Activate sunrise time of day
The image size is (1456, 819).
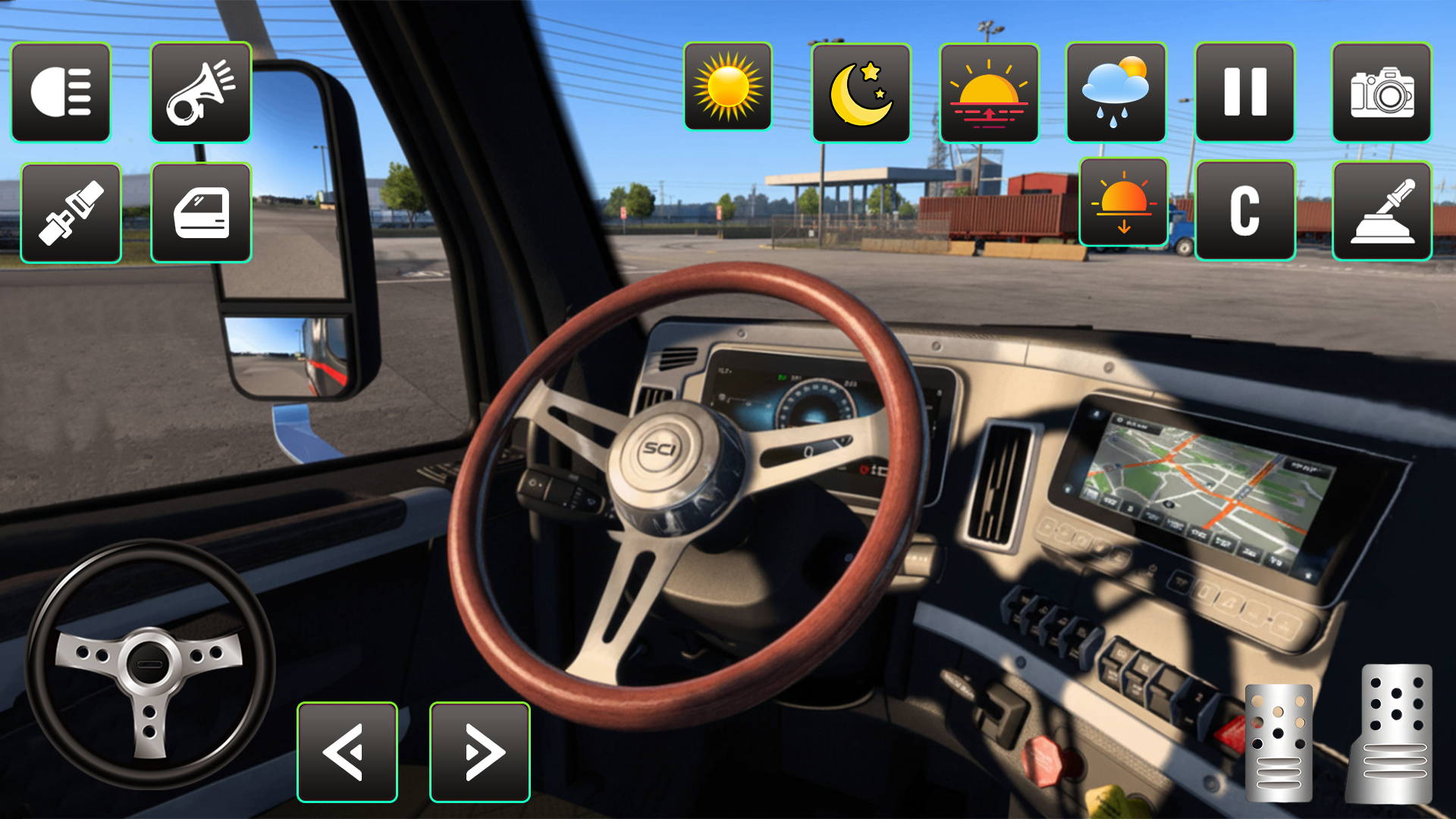[x=988, y=93]
